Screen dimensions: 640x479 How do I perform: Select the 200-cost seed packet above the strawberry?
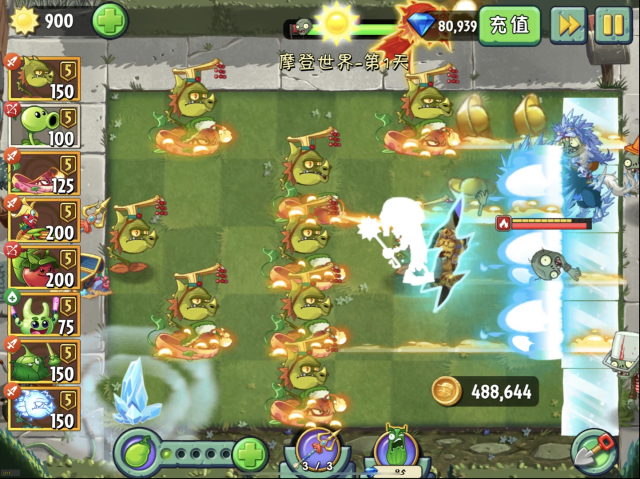(x=44, y=219)
